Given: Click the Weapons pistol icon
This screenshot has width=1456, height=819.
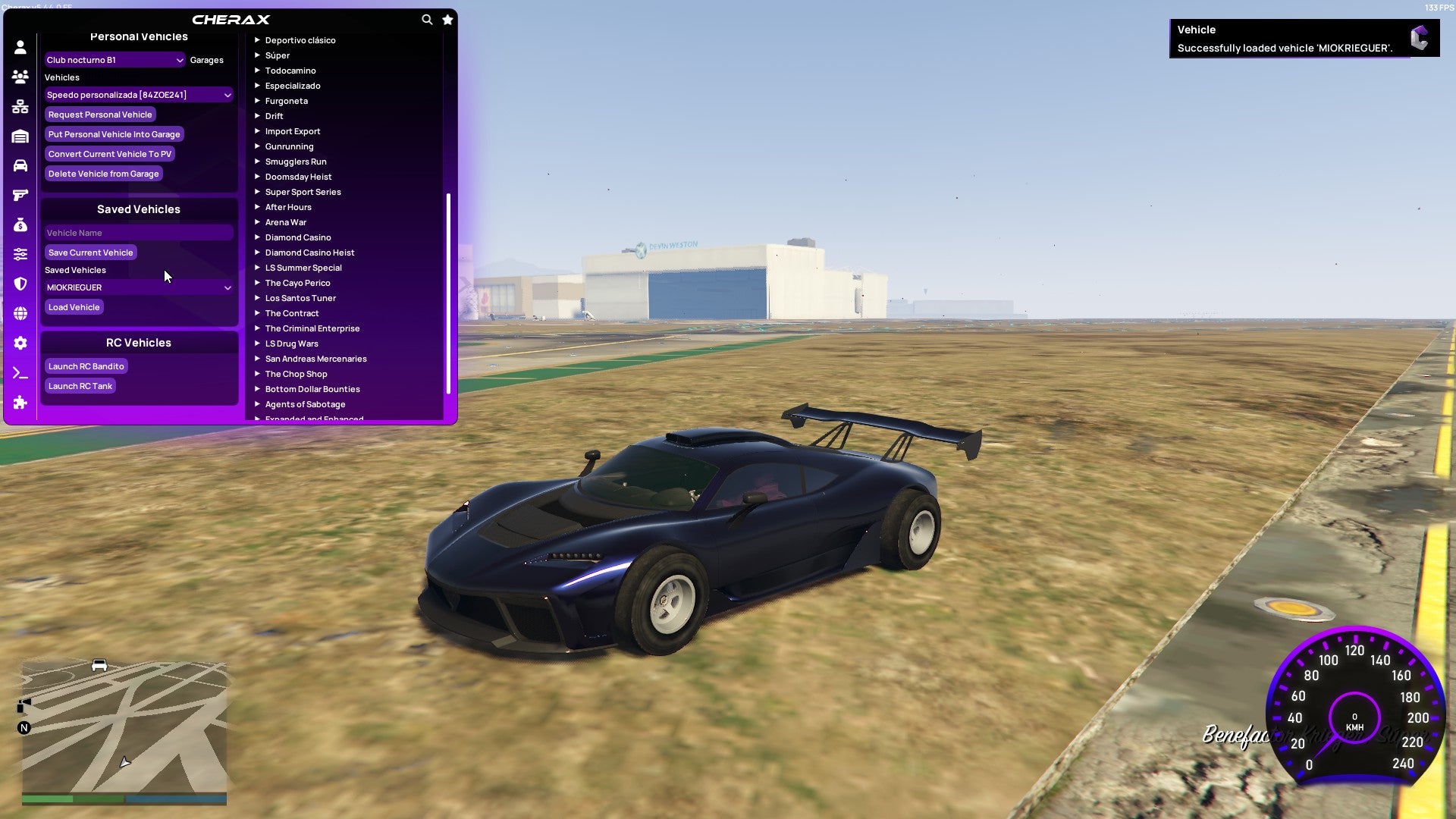Looking at the screenshot, I should (20, 194).
